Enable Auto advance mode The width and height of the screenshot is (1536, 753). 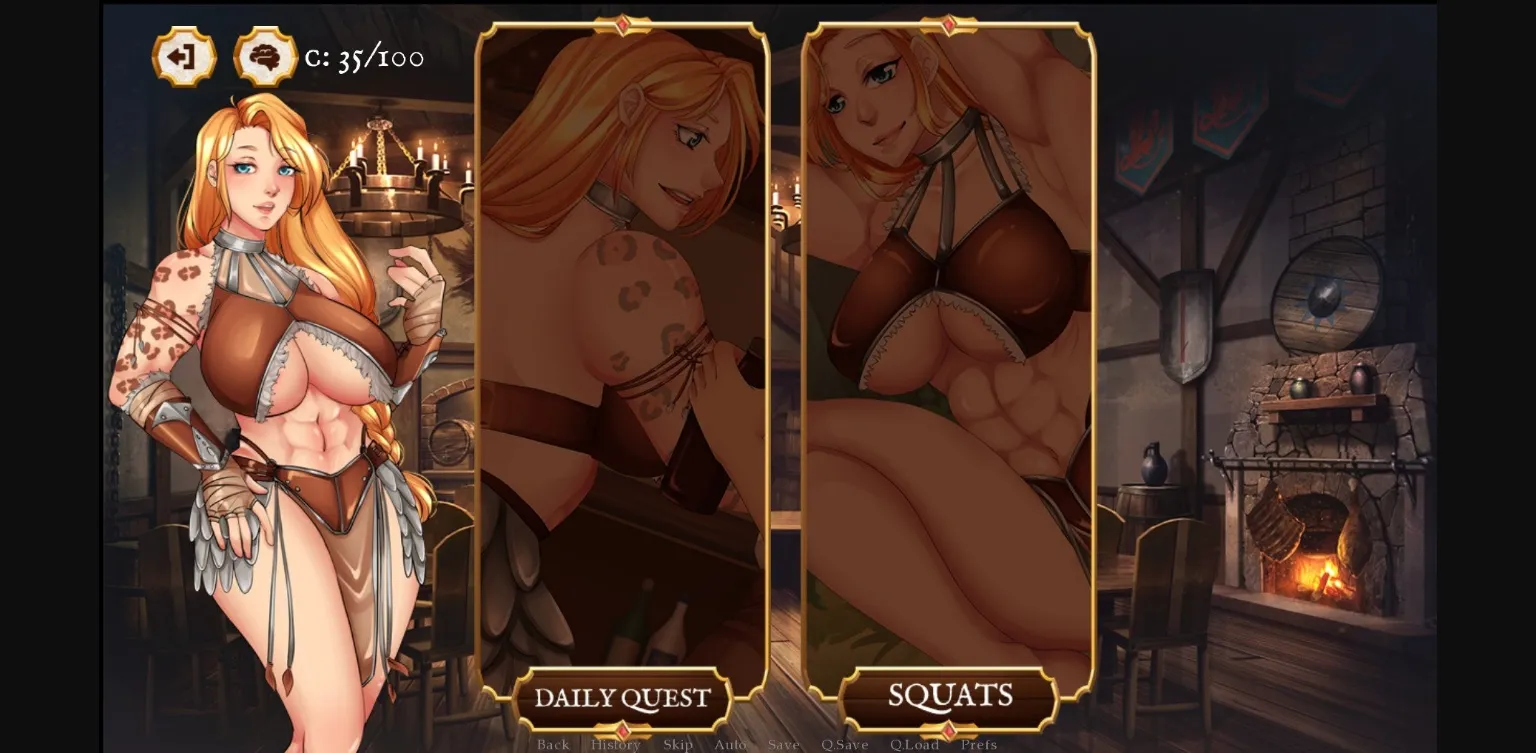point(731,745)
